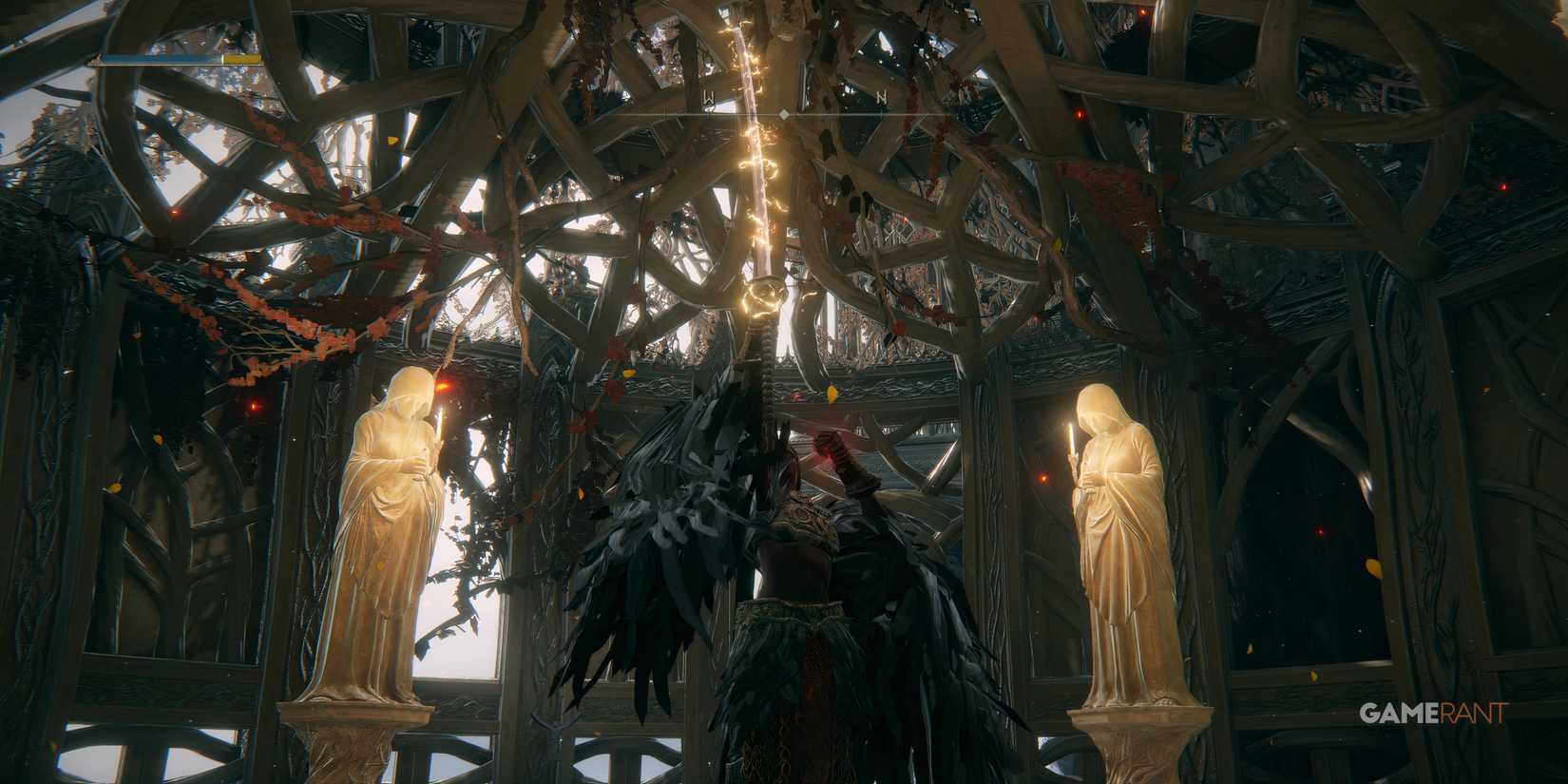Select the W marker on the compass
The image size is (1568, 784).
(709, 97)
